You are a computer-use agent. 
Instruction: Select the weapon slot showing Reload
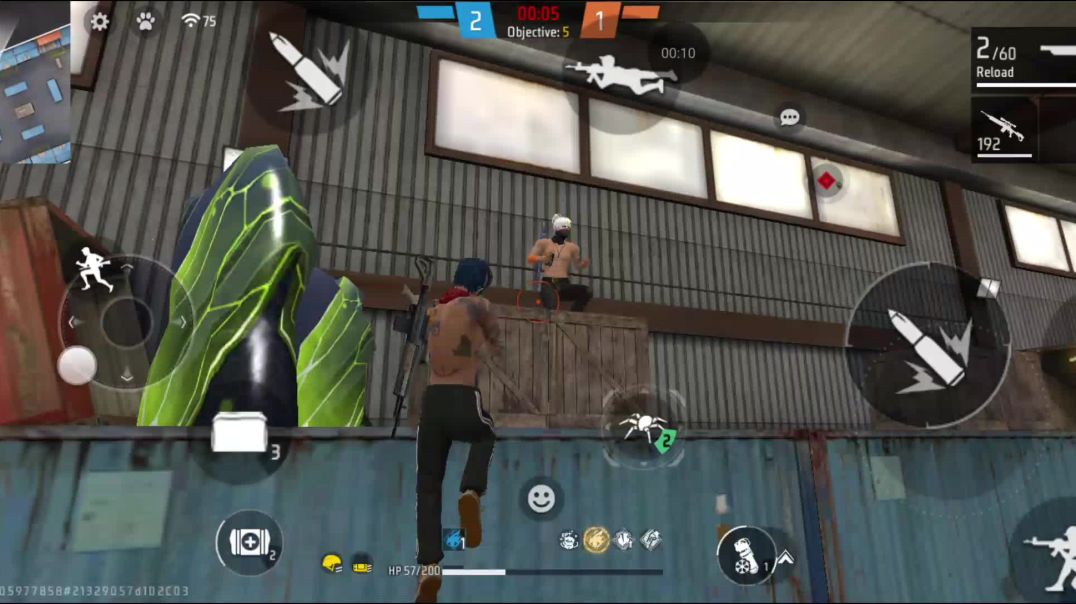click(x=1022, y=60)
